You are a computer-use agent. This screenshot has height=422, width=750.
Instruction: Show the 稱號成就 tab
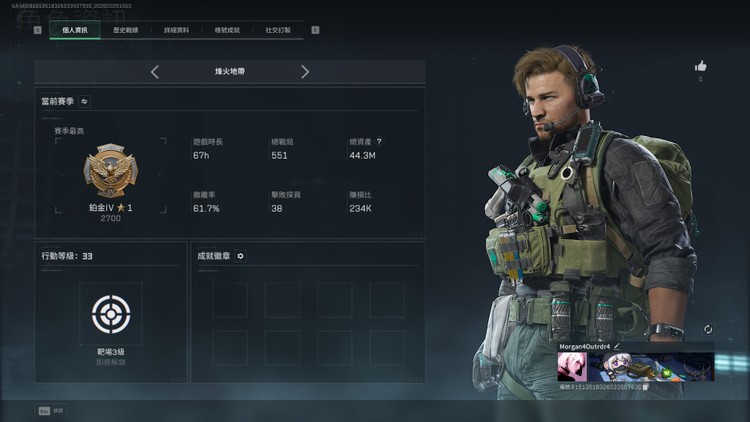point(227,30)
